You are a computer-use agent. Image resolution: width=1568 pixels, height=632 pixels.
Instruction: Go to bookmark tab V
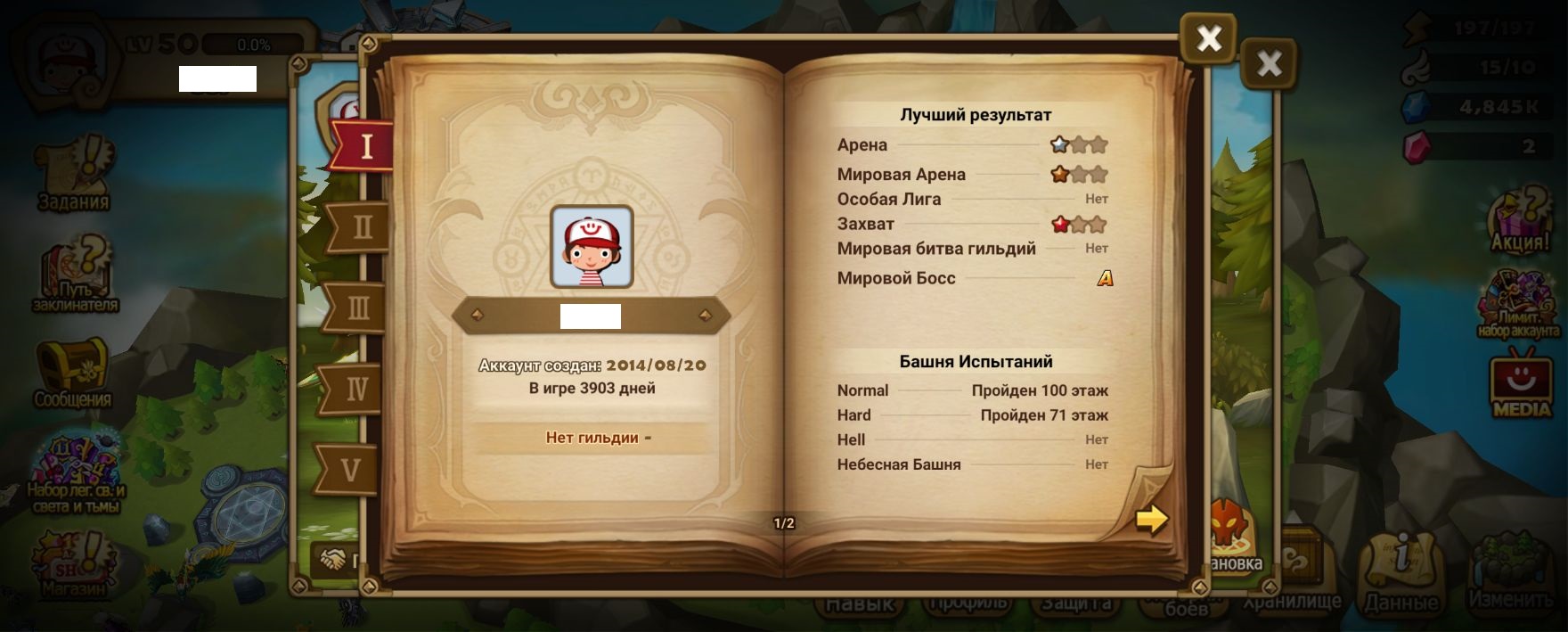(350, 470)
